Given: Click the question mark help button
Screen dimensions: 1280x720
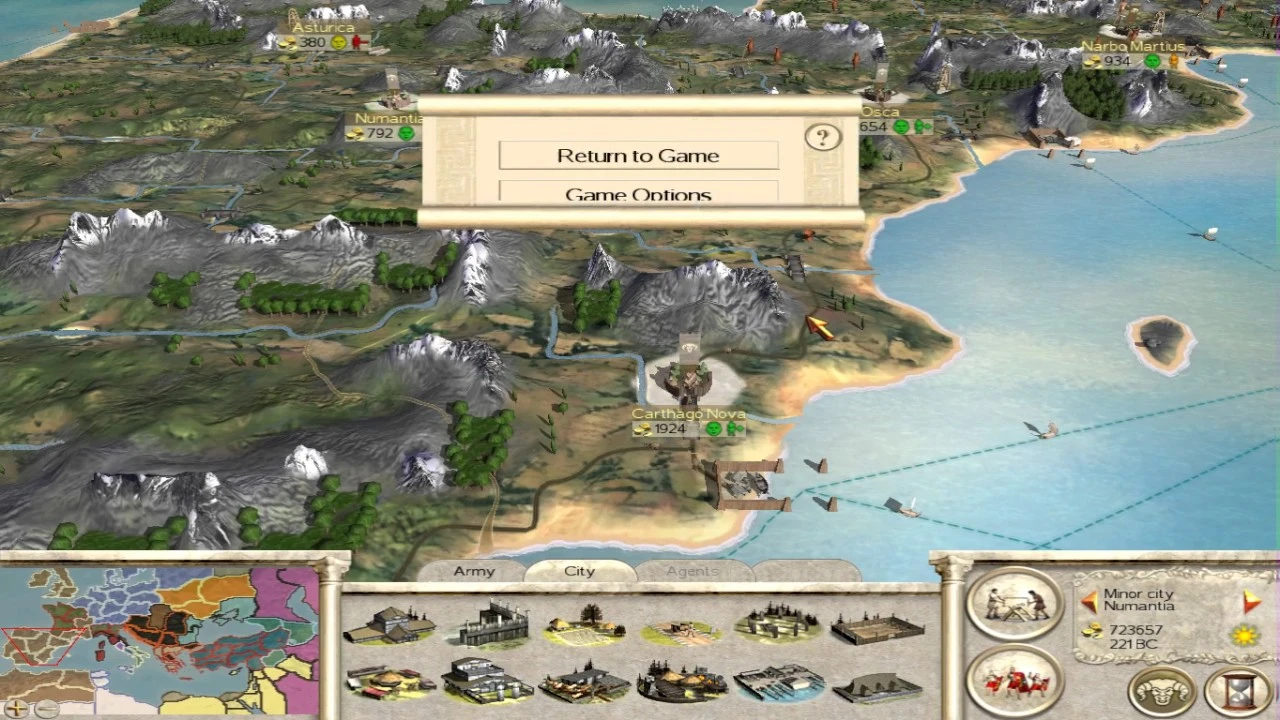Looking at the screenshot, I should [x=822, y=137].
